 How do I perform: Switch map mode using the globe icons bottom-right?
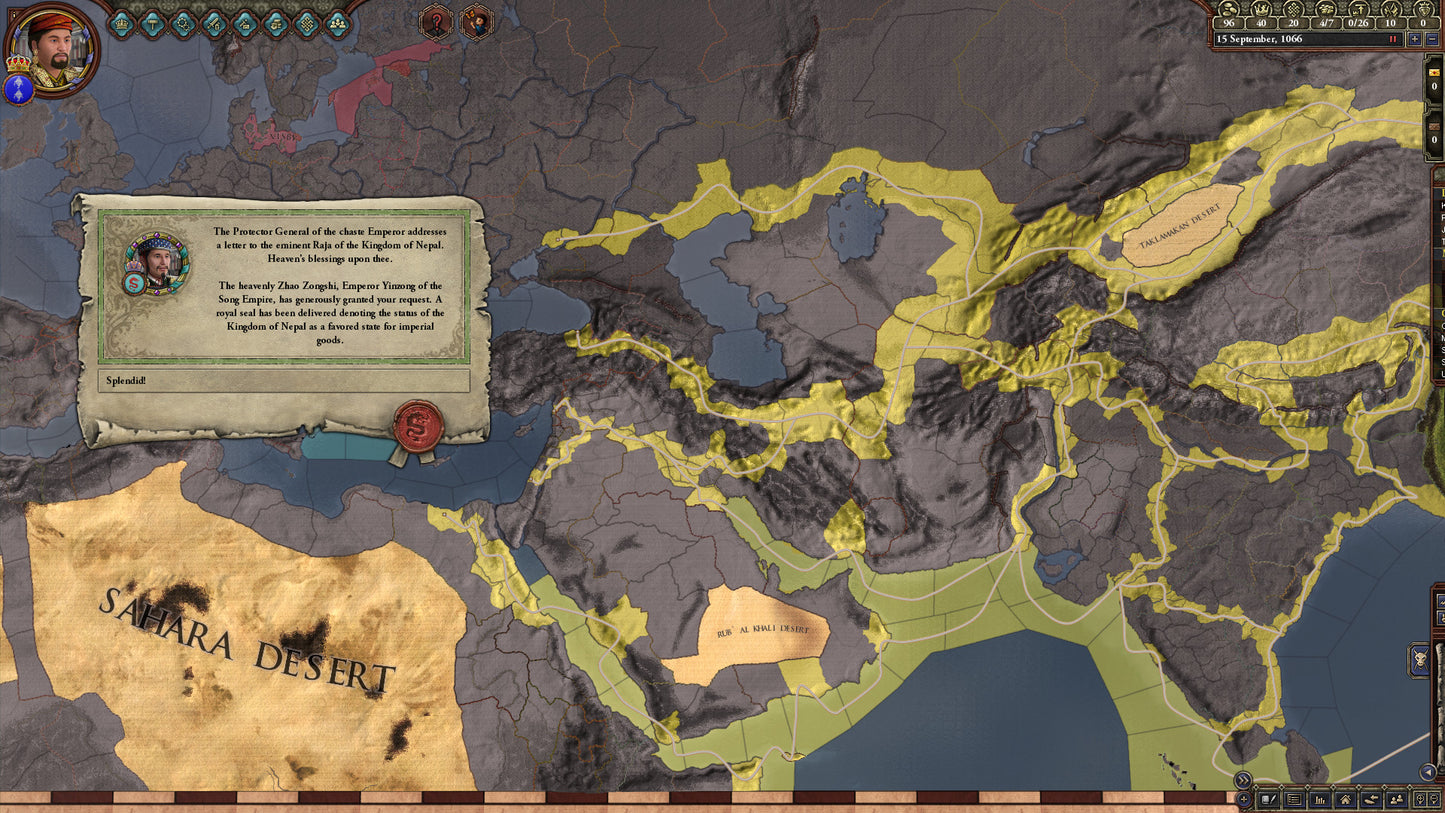[1422, 799]
